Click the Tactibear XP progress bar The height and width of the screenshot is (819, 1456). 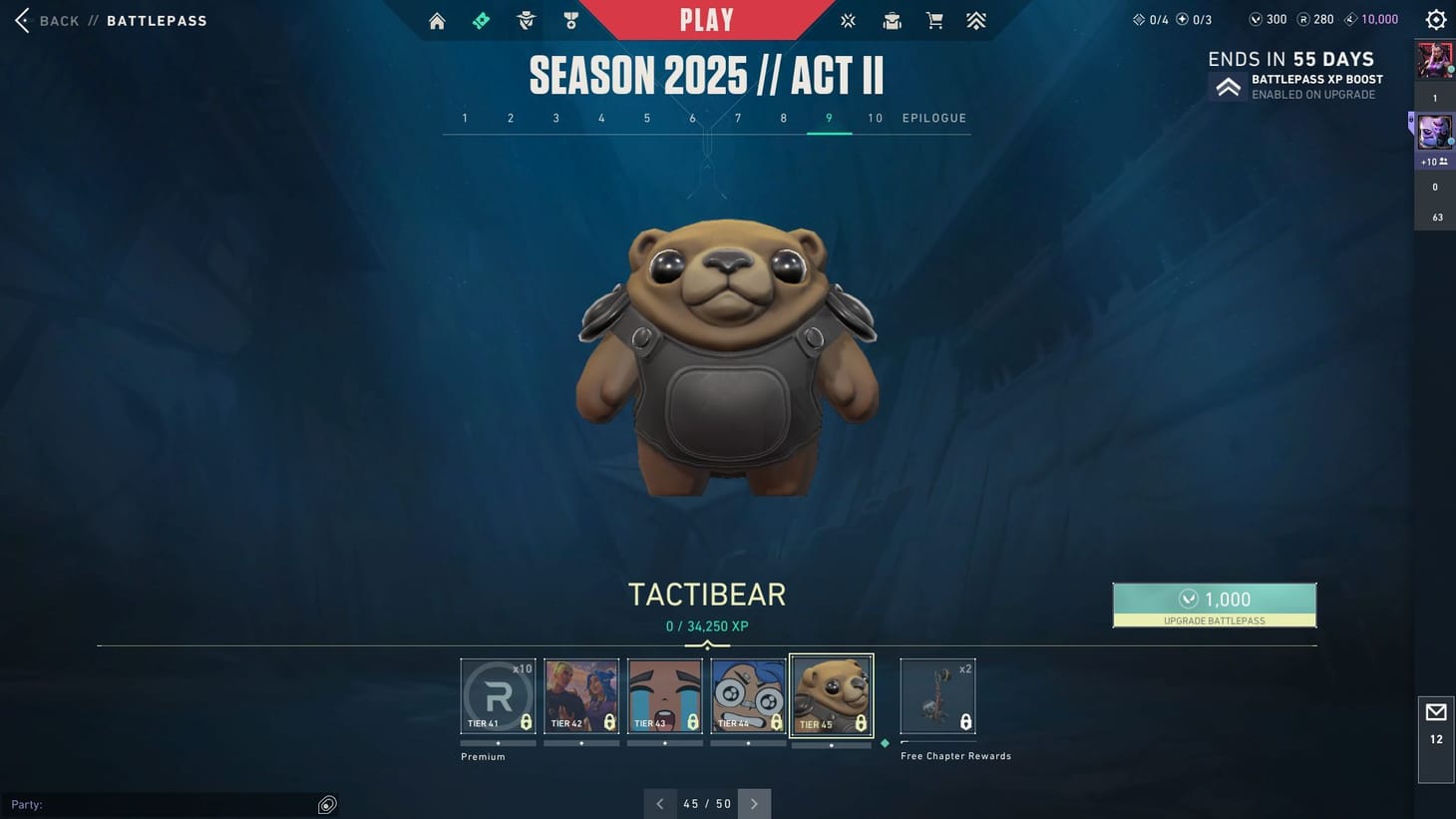pyautogui.click(x=708, y=644)
